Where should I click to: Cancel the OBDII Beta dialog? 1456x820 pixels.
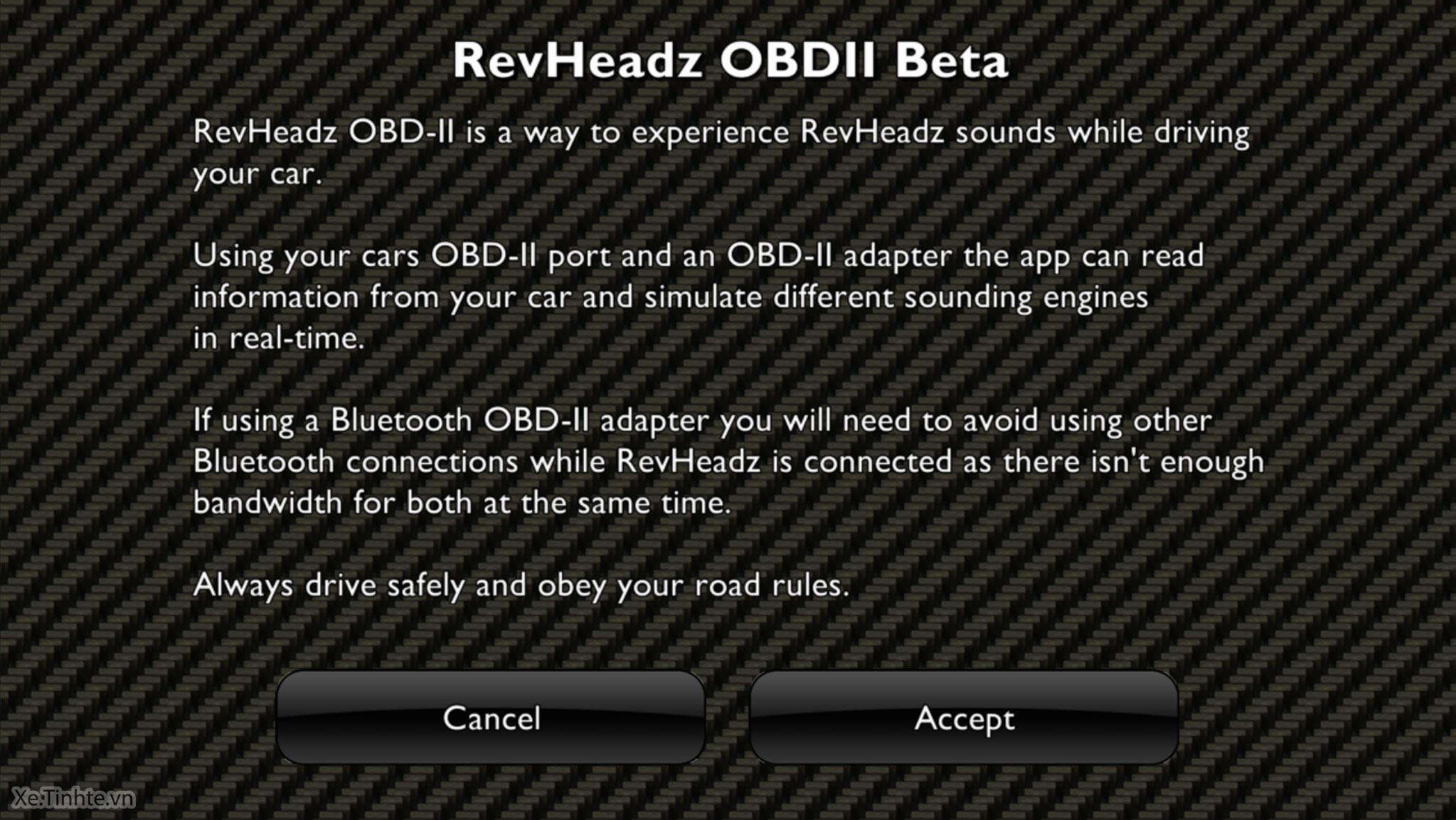click(491, 718)
